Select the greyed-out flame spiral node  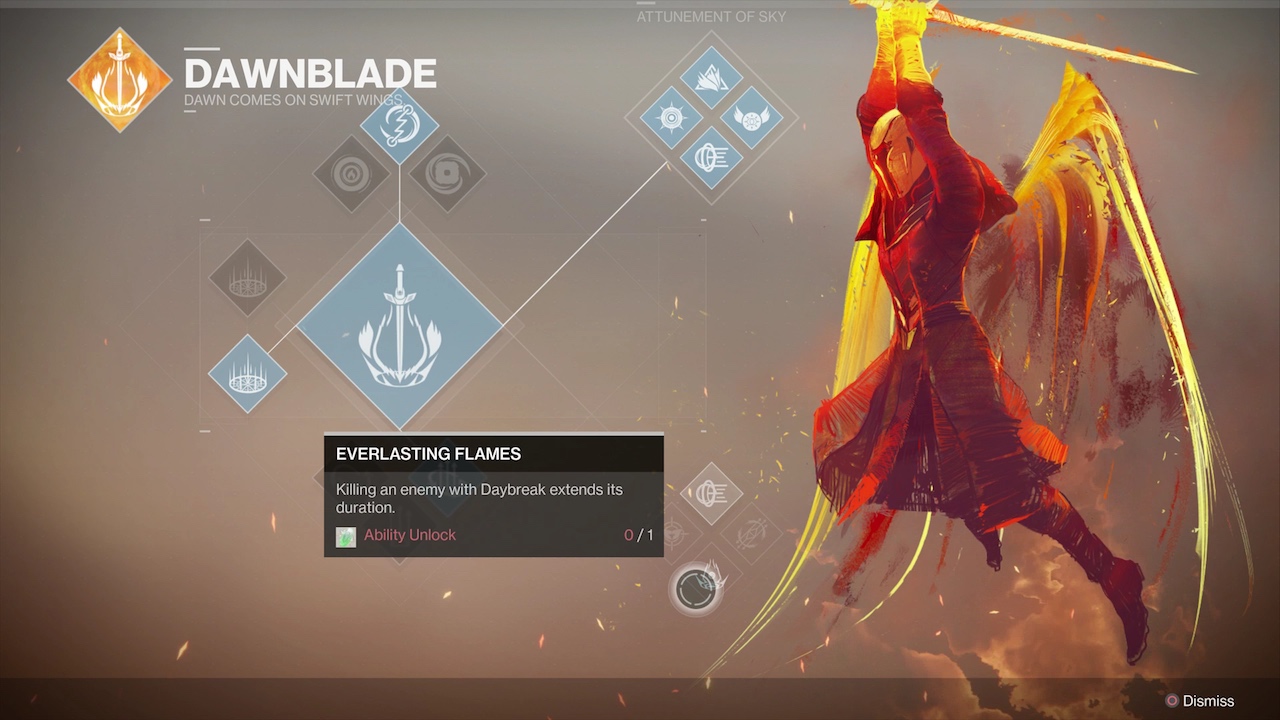coord(351,174)
